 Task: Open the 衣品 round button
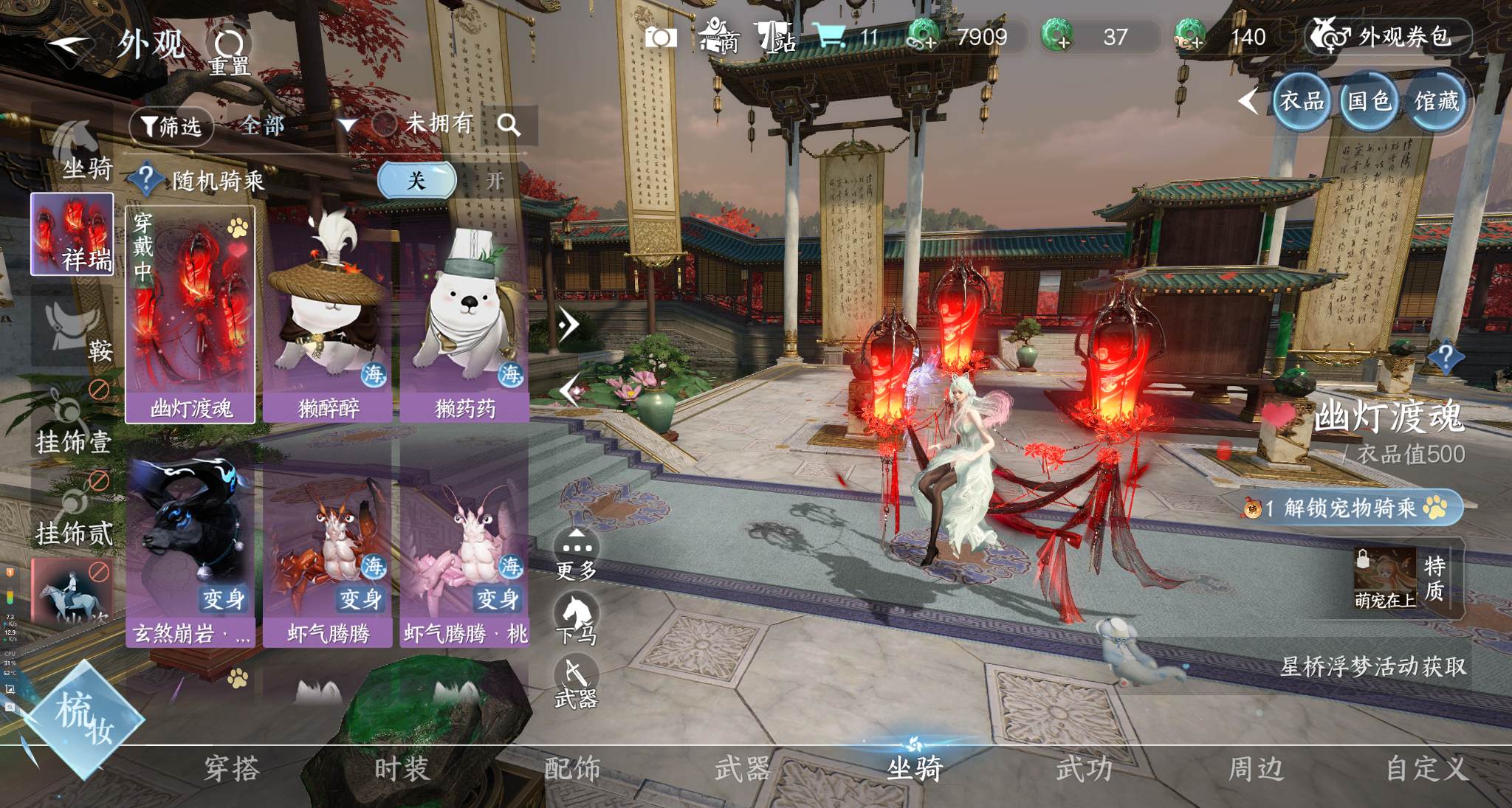point(1301,101)
